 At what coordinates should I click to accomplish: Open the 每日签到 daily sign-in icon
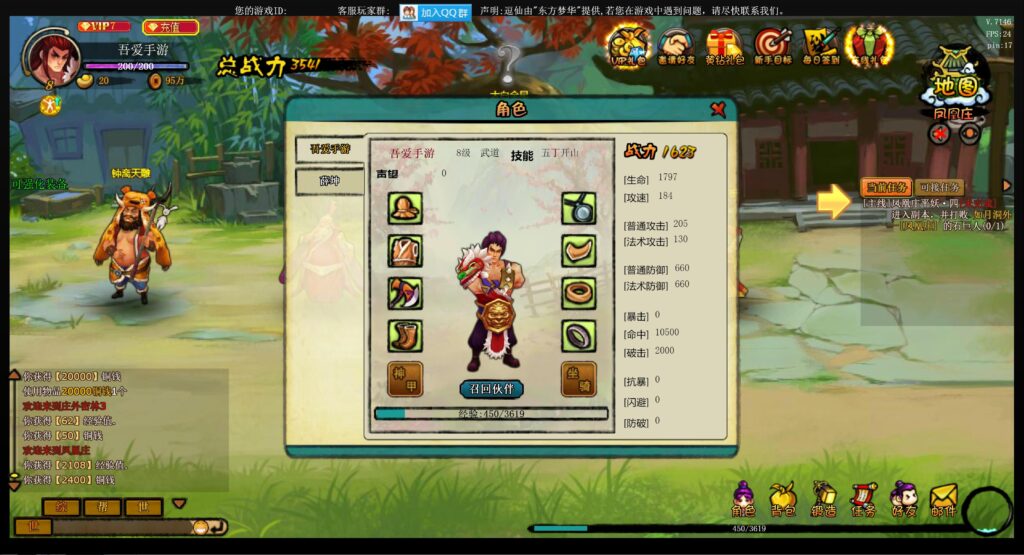click(x=820, y=45)
